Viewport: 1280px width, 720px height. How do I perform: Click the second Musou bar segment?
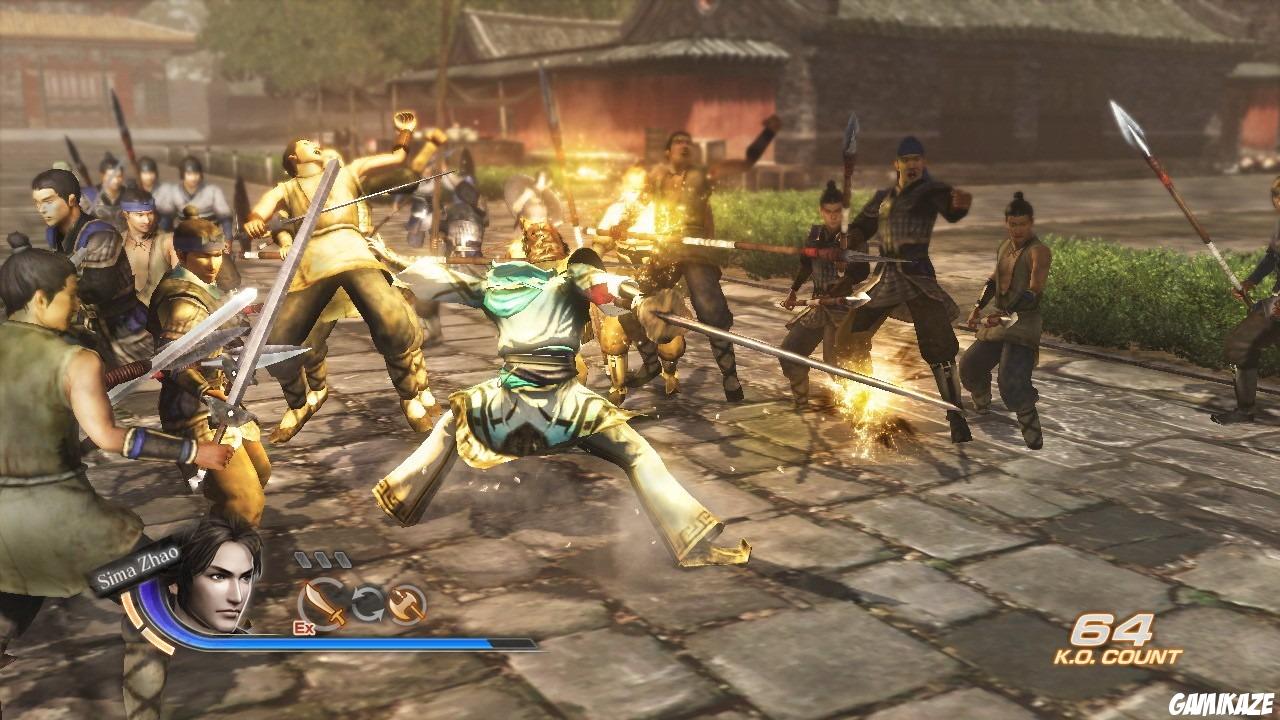pyautogui.click(x=325, y=559)
